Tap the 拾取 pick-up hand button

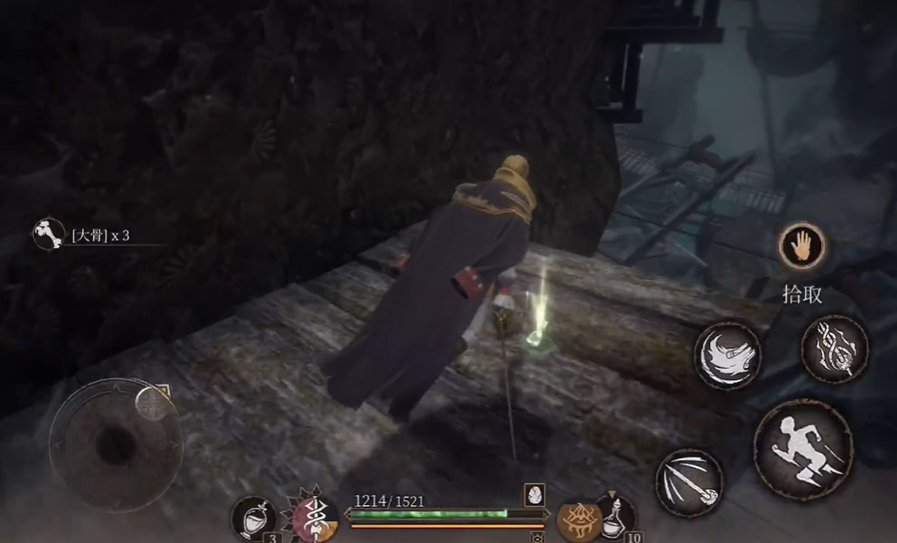click(x=802, y=248)
